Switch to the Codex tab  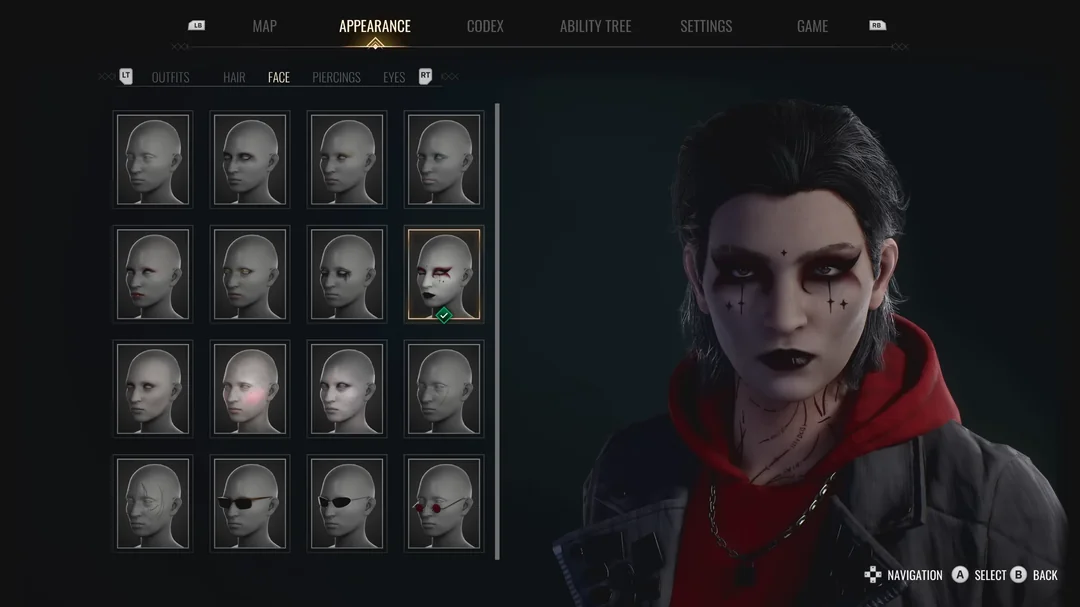coord(485,27)
